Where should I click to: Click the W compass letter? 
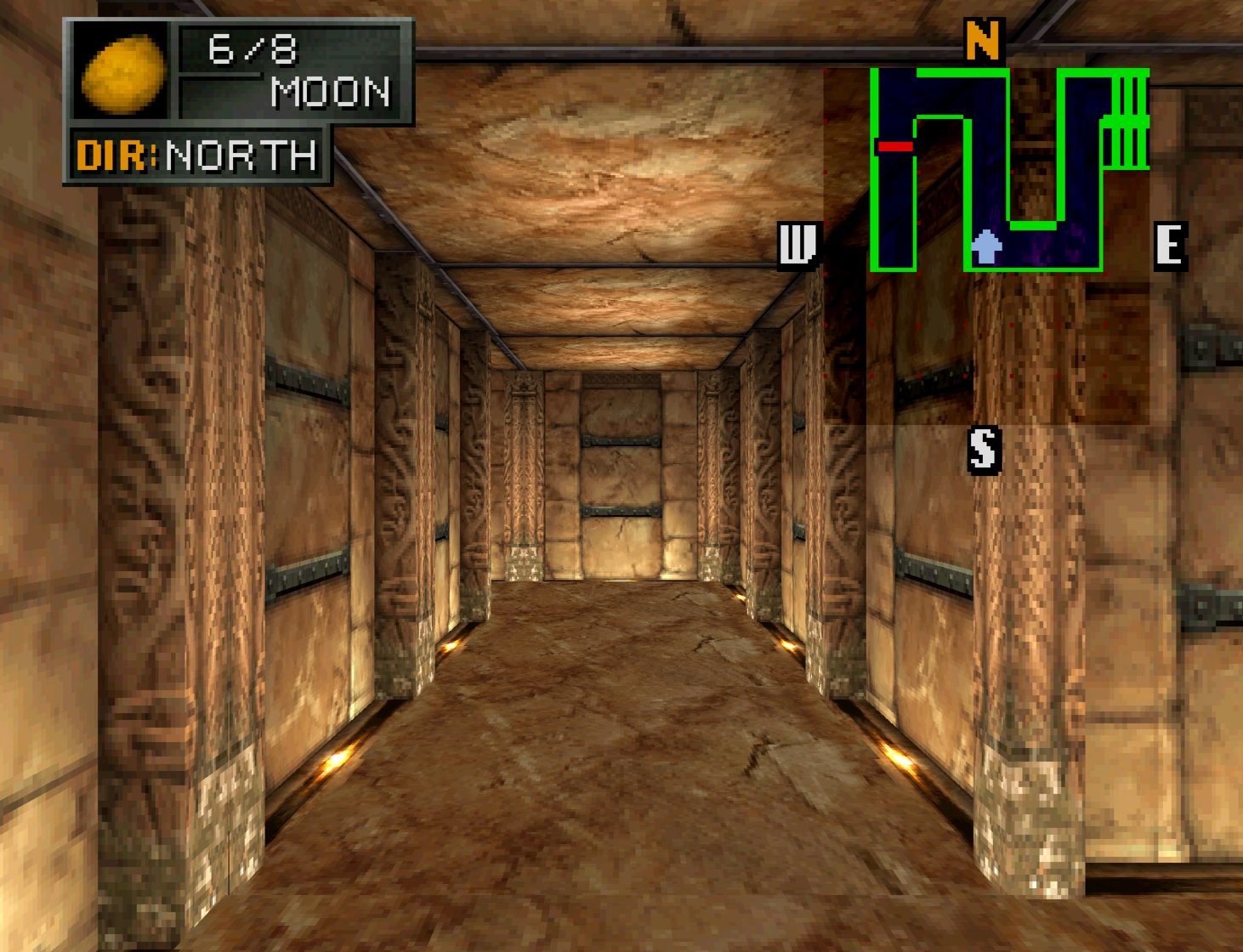(797, 246)
